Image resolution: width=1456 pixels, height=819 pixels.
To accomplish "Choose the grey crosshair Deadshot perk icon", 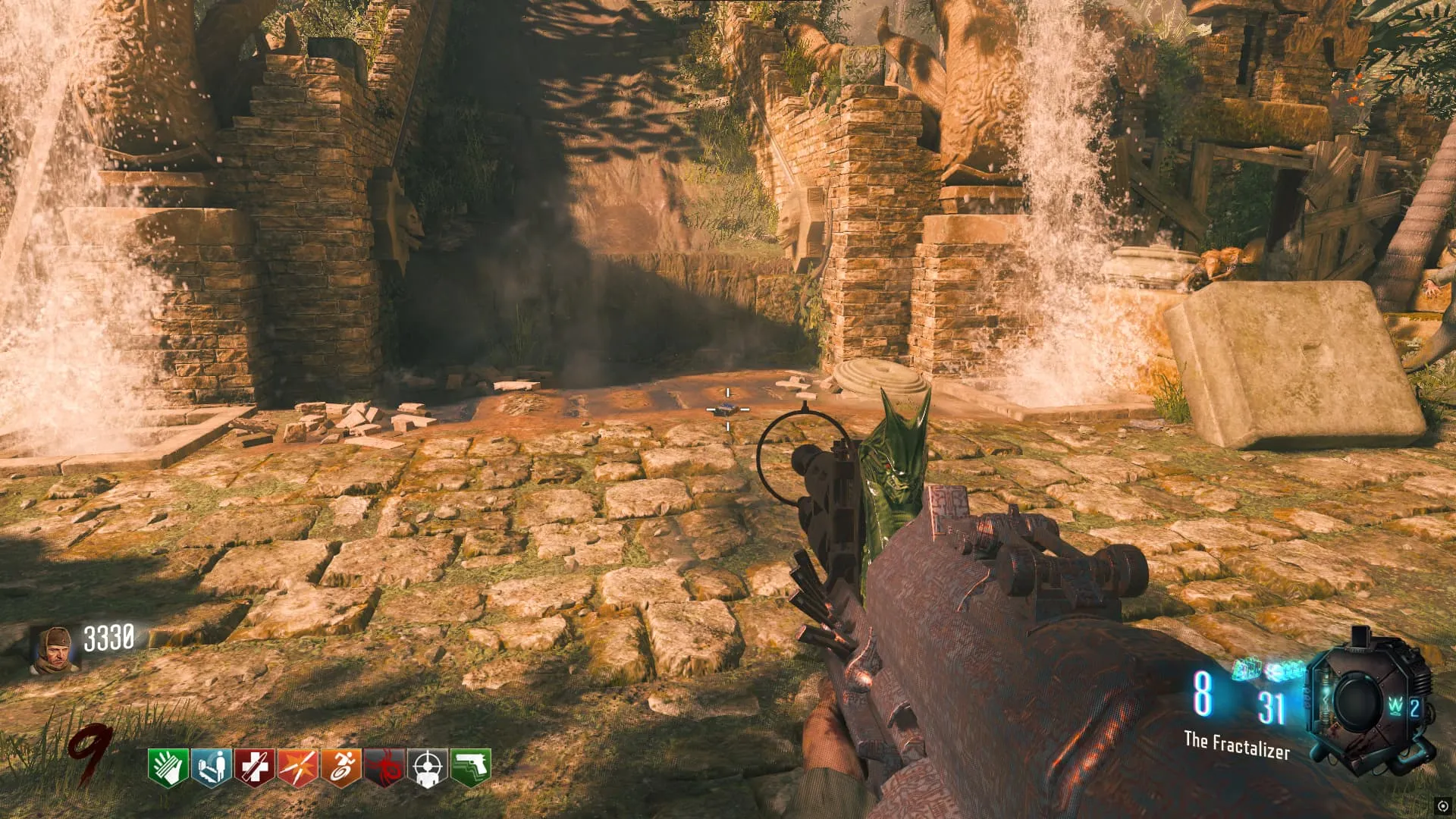I will point(428,767).
